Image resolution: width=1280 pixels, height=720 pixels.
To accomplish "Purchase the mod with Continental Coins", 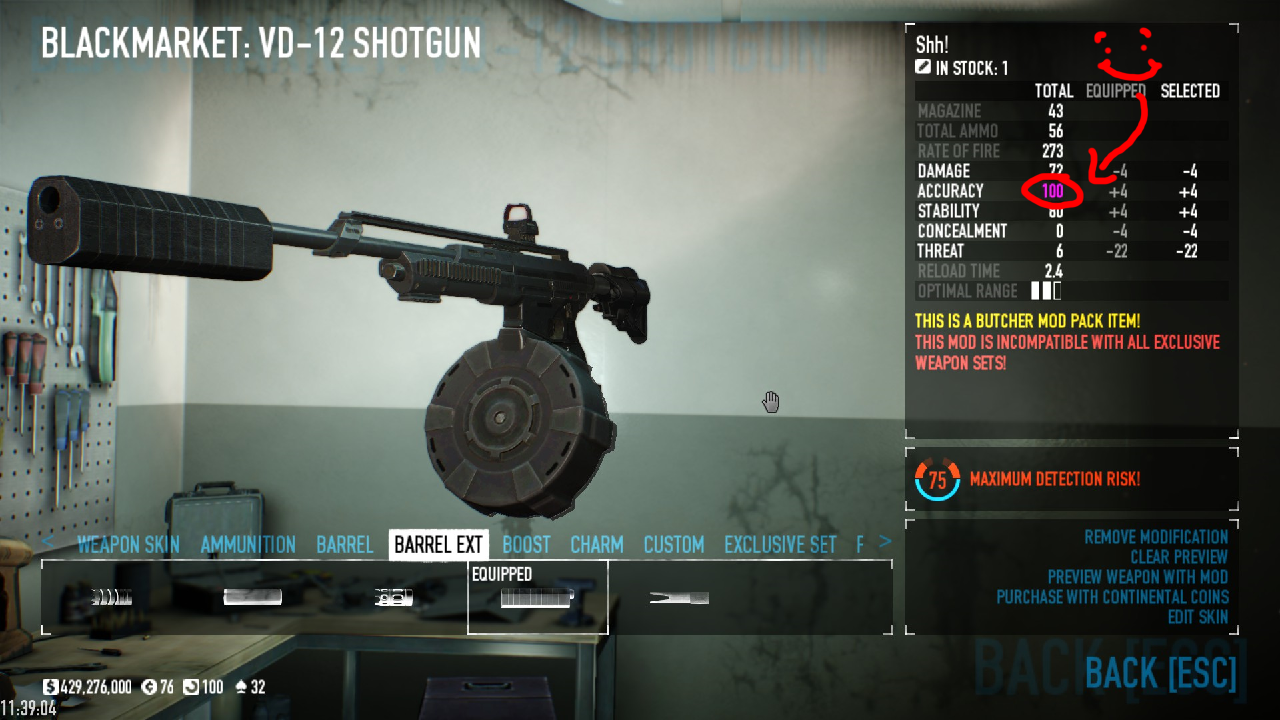I will pyautogui.click(x=1112, y=597).
